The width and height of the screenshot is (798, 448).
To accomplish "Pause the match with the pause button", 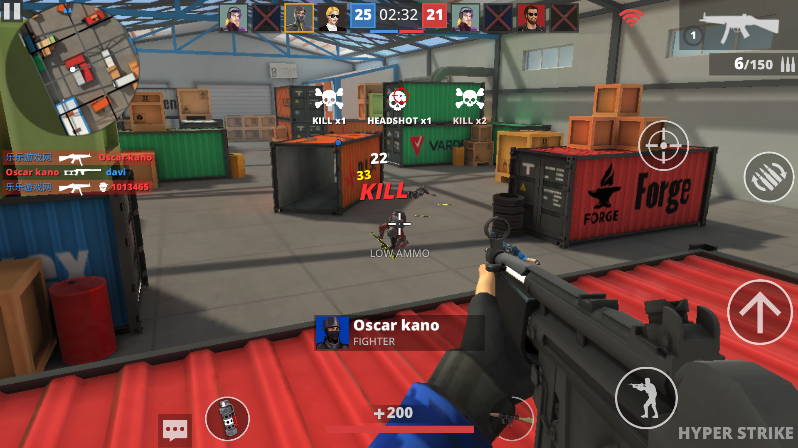I will pyautogui.click(x=12, y=10).
